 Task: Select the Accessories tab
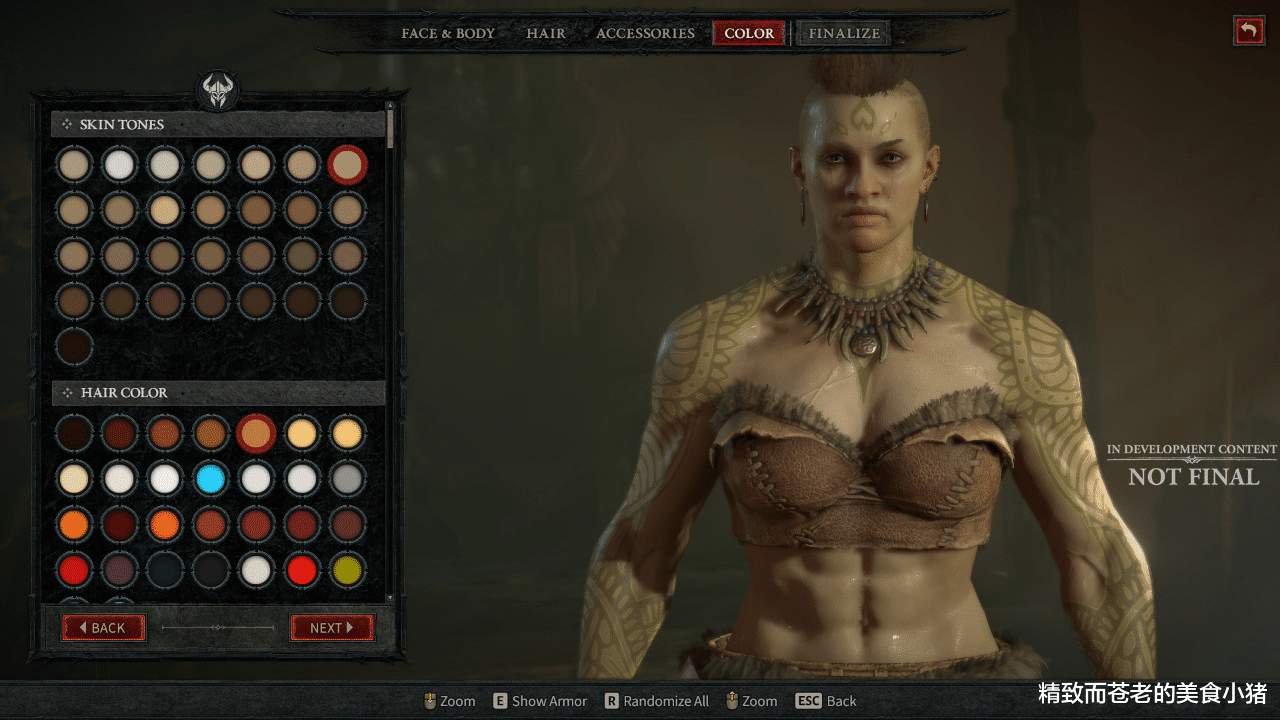click(x=645, y=33)
